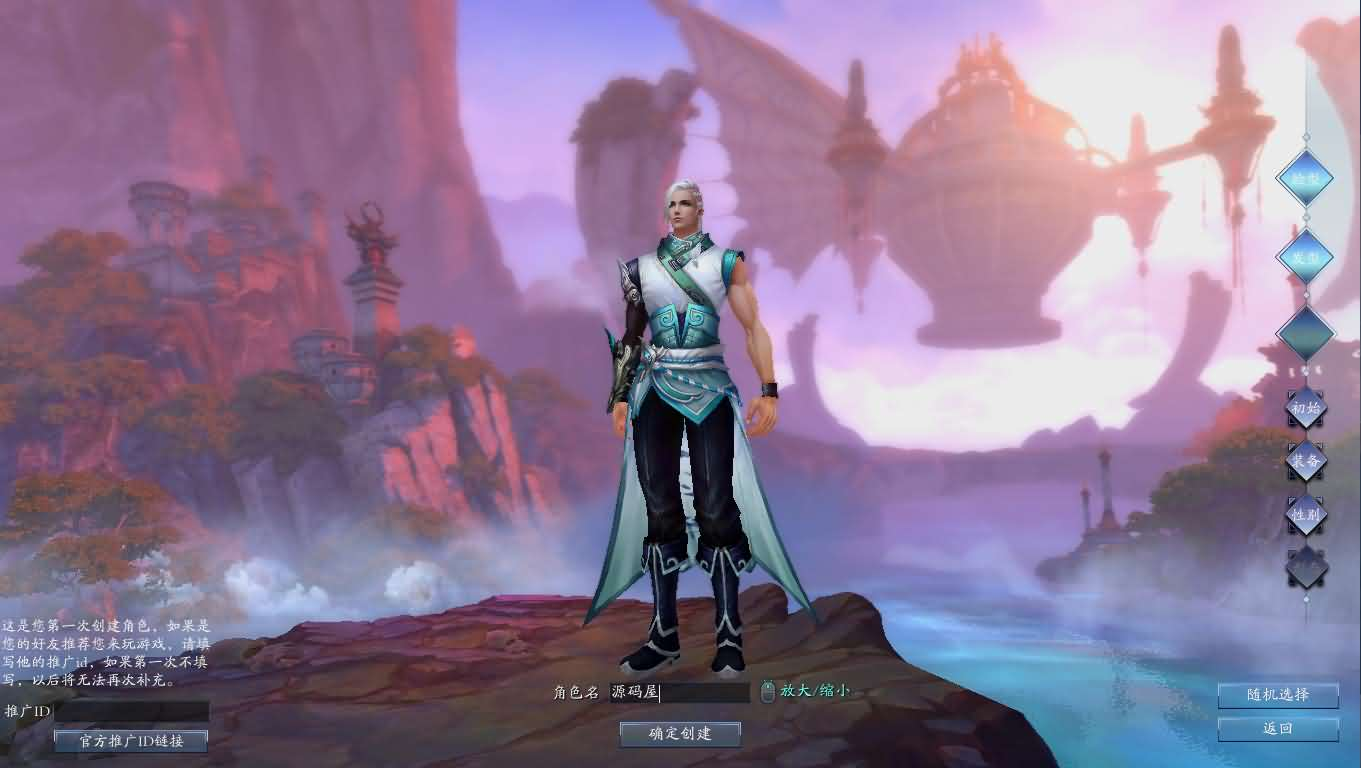This screenshot has height=768, width=1361.
Task: Focus the 推广ID input box
Action: (x=132, y=711)
